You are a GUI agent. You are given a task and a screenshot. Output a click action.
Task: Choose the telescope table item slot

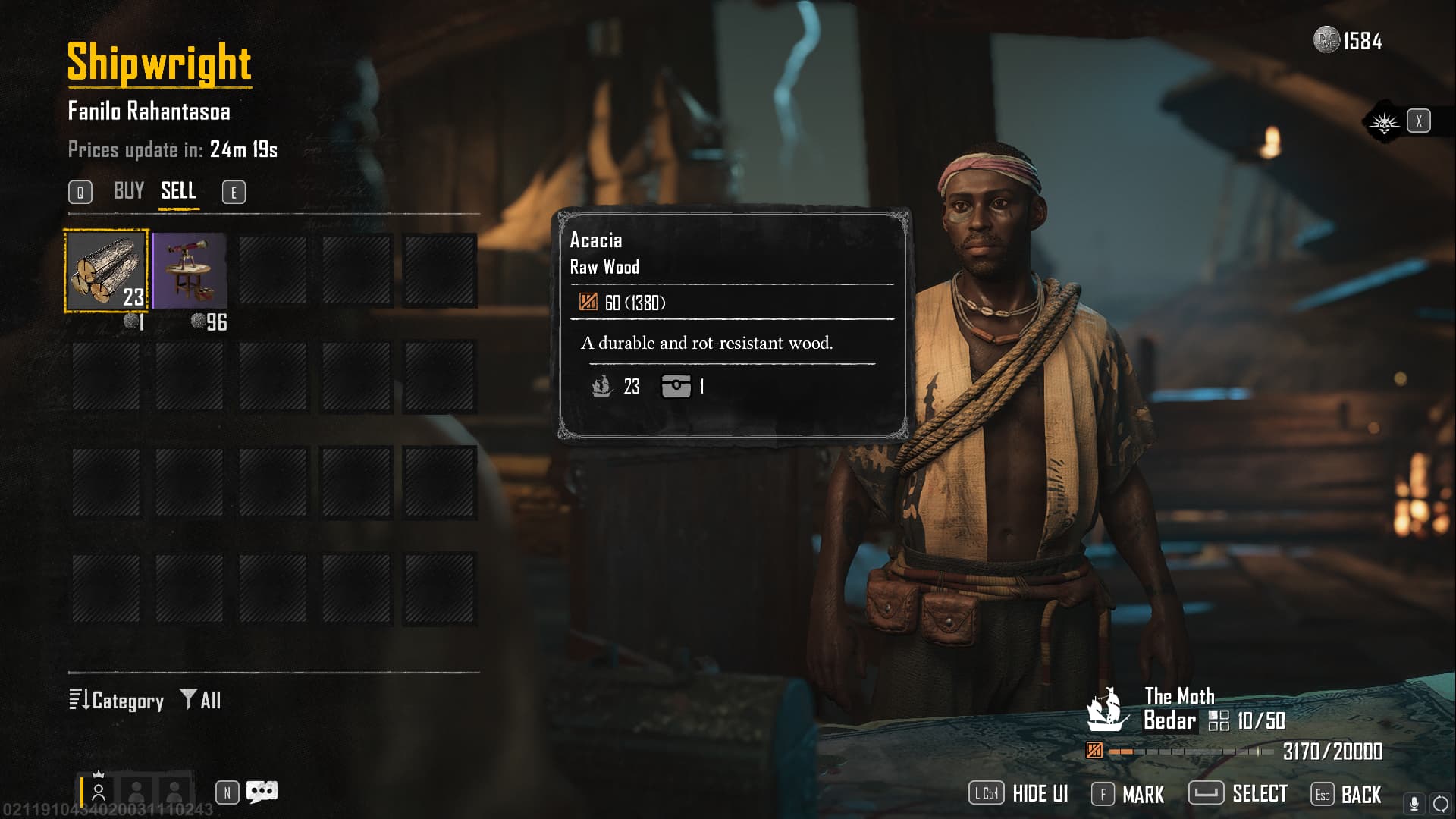[190, 271]
